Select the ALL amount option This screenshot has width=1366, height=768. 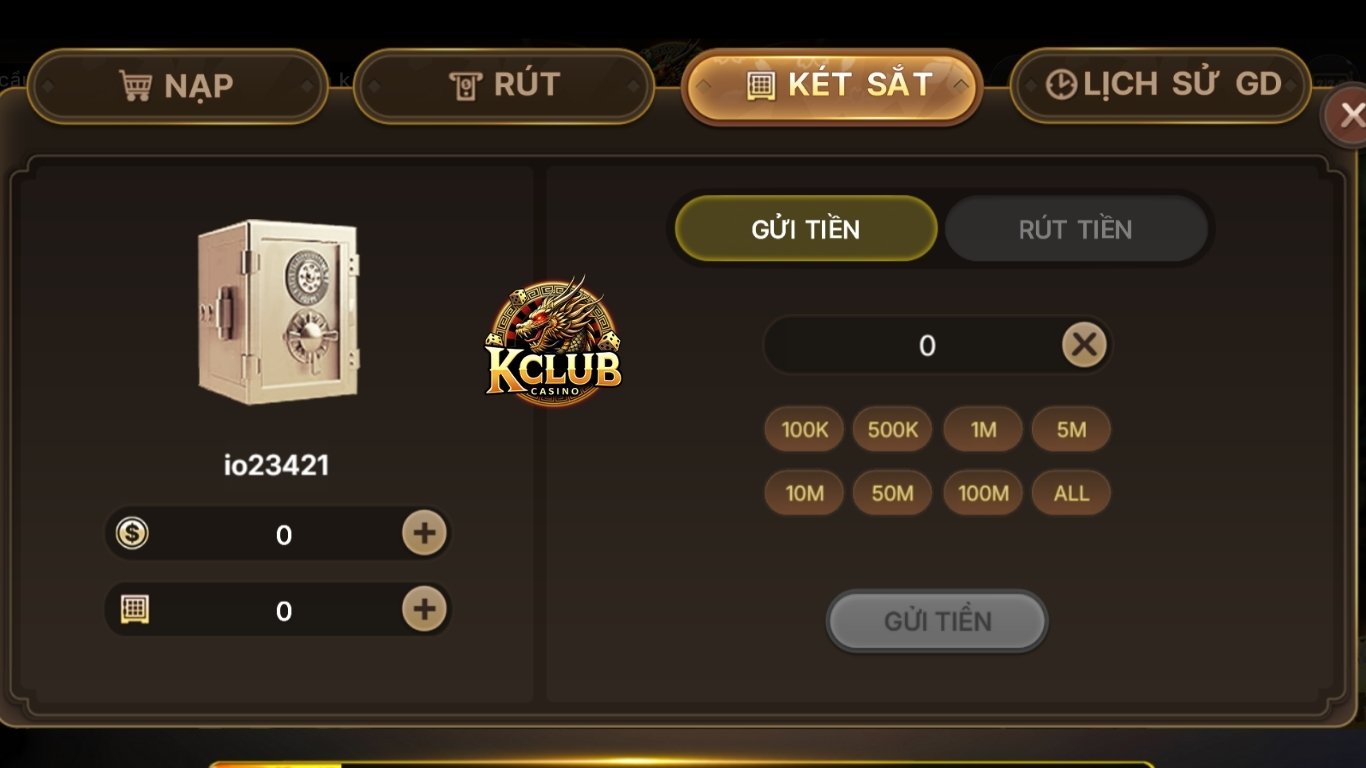(1071, 492)
